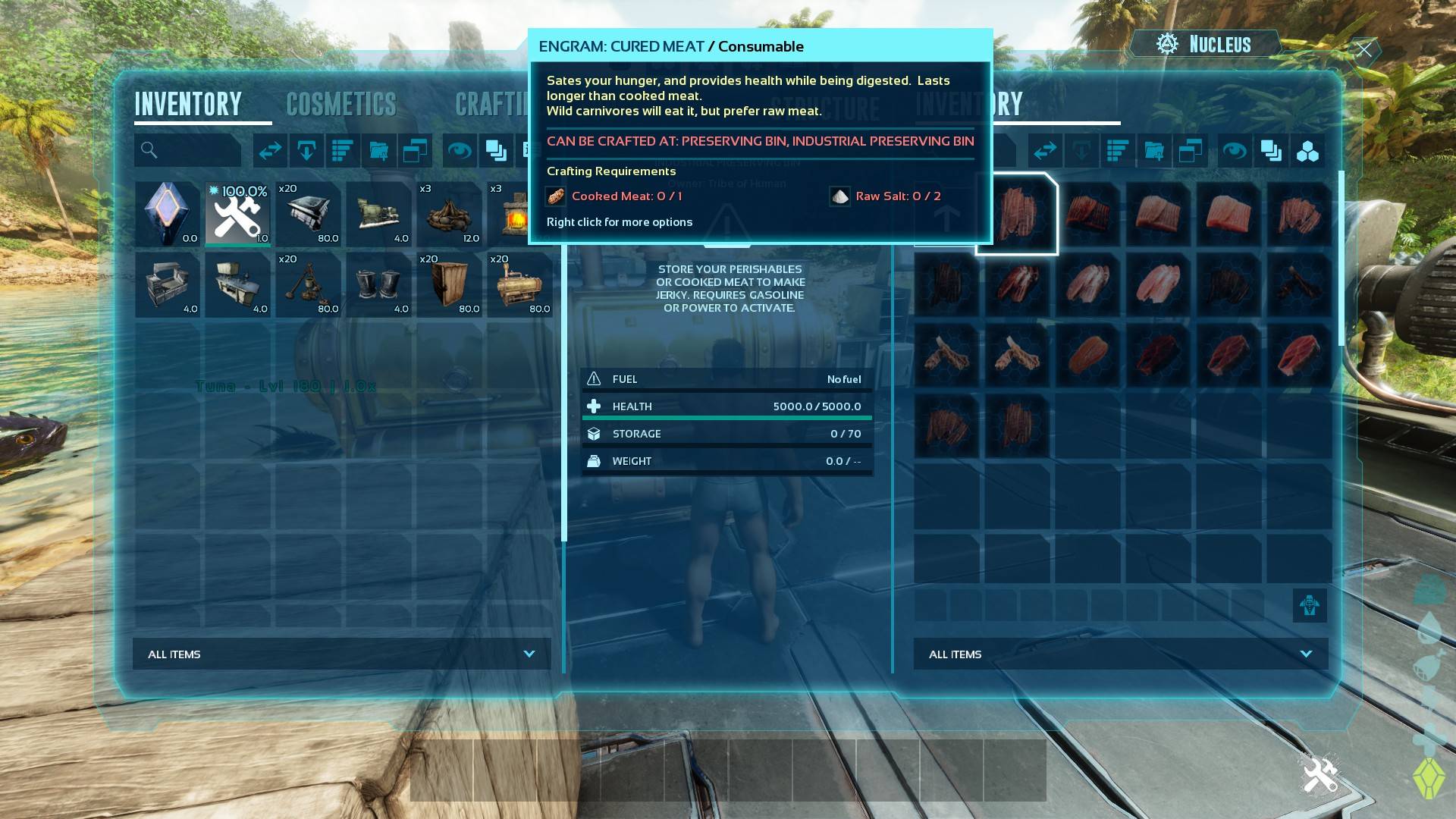This screenshot has width=1456, height=819.
Task: Click the character icon below structure grid
Action: (1310, 605)
